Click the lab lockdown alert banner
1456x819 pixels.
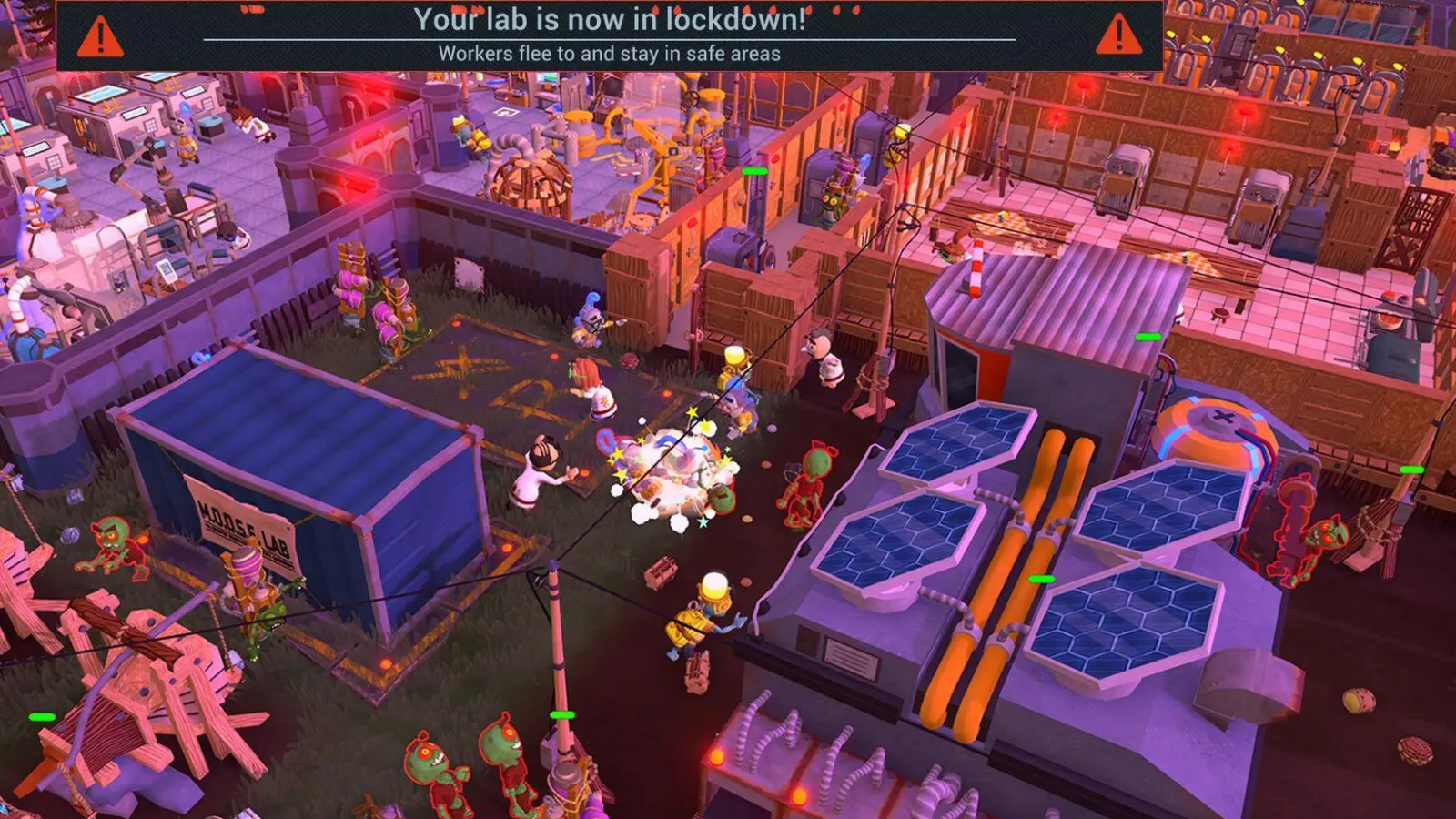coord(609,35)
